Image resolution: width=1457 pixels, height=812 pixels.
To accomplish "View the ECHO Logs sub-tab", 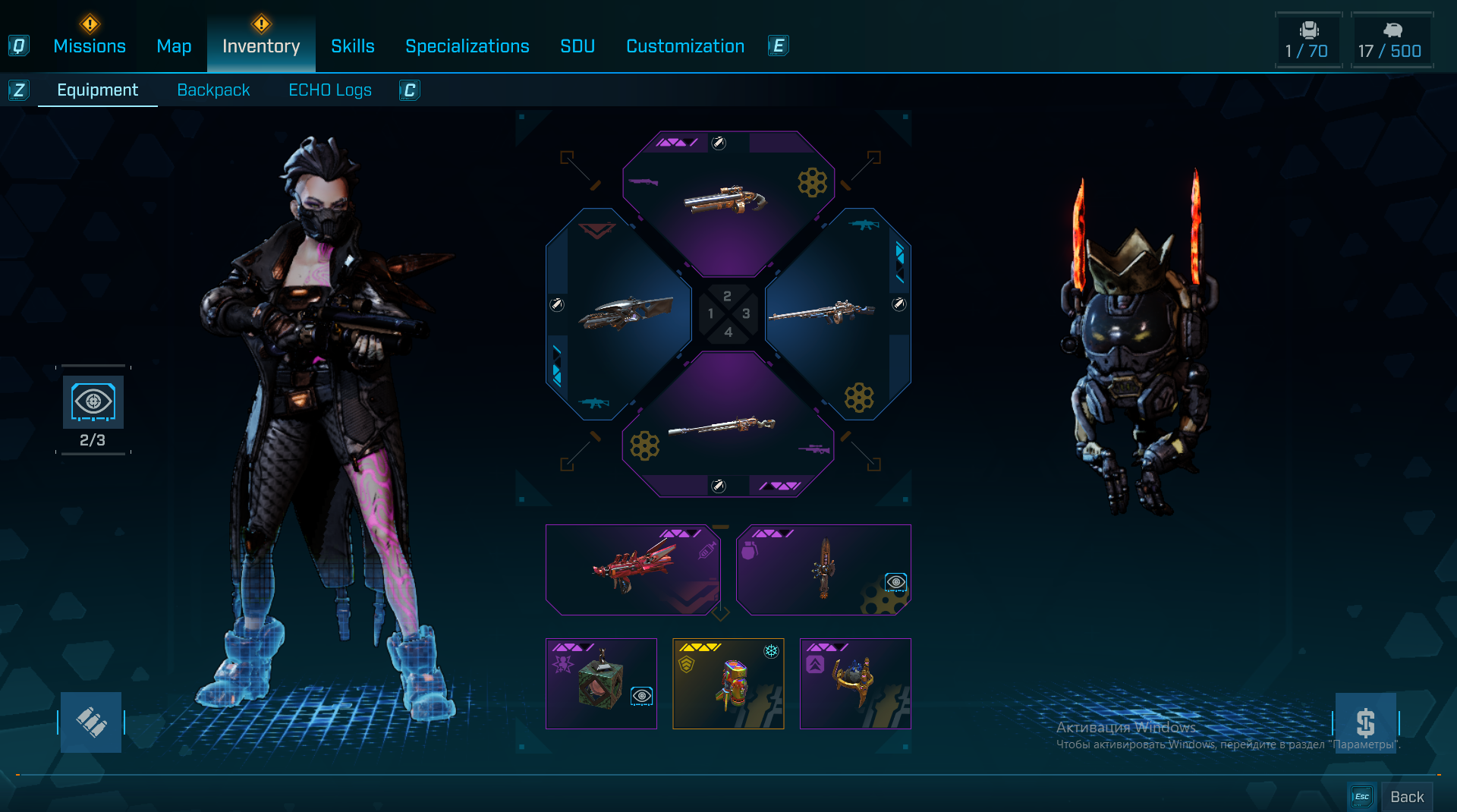I will [330, 90].
